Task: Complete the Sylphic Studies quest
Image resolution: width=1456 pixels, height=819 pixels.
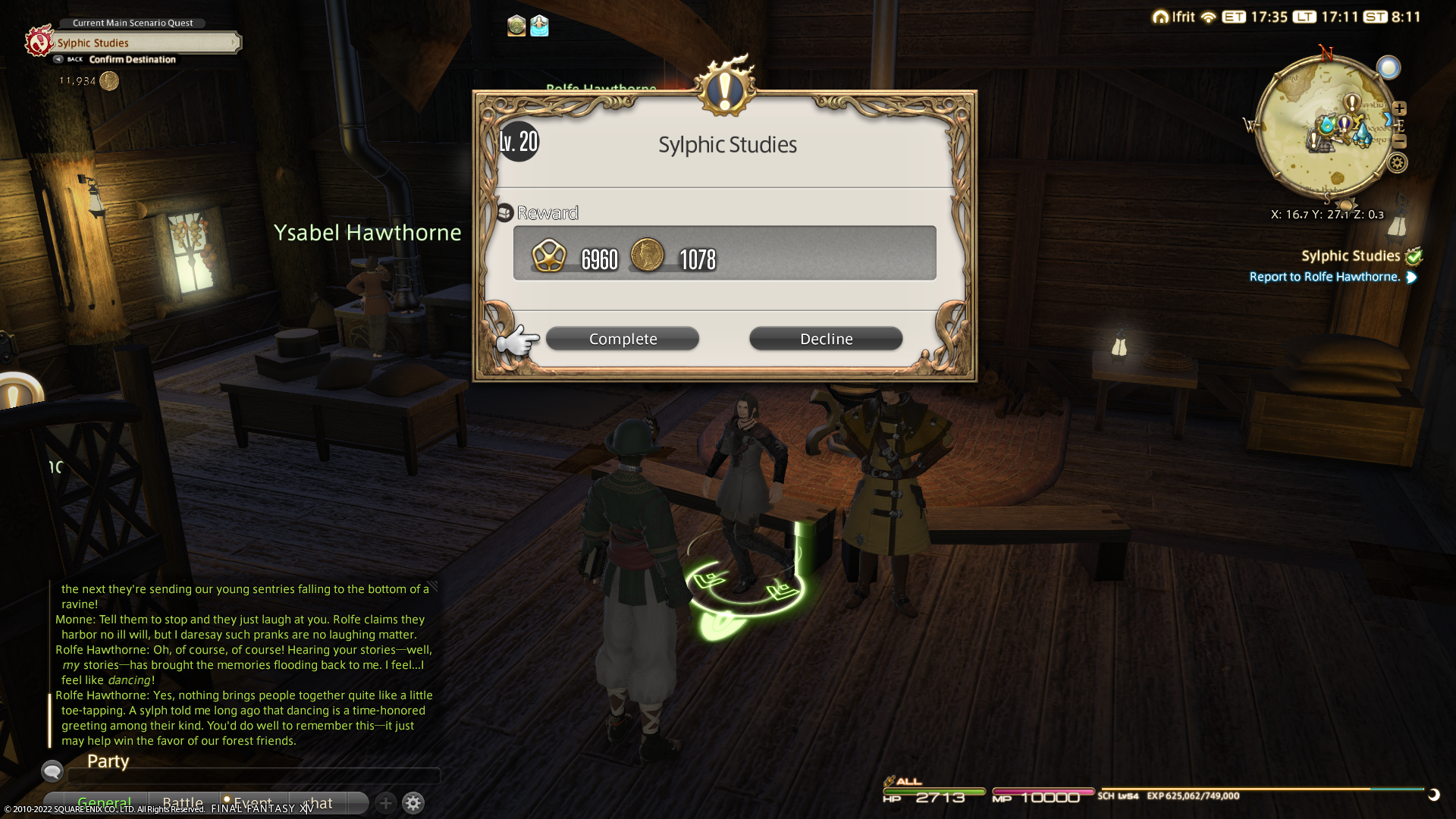Action: 622,339
